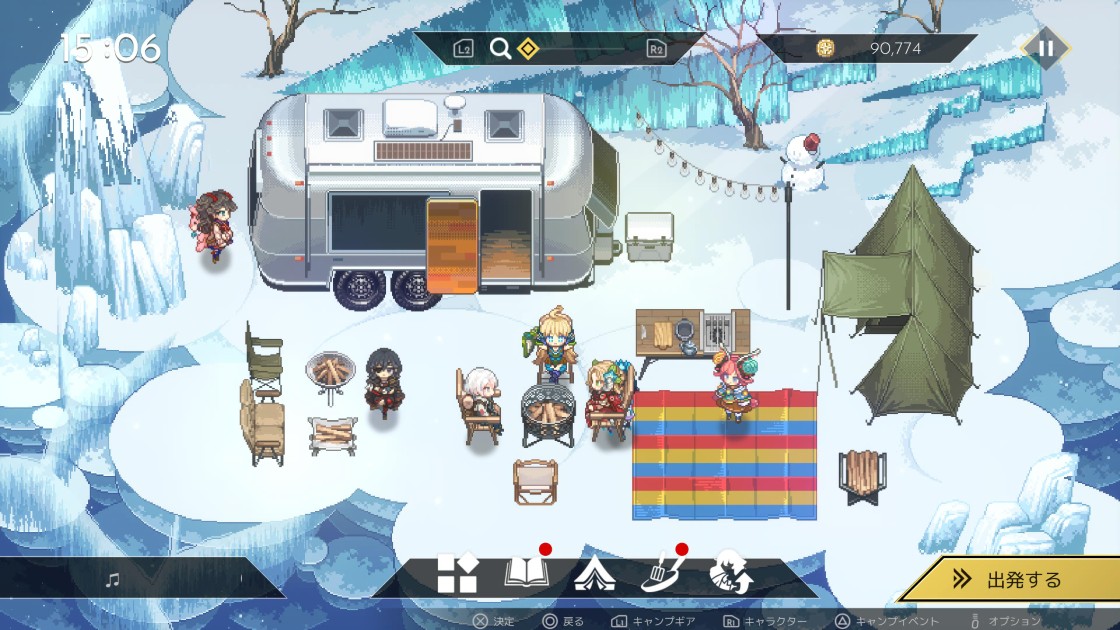Select the character upgrade arrow icon
The image size is (1120, 630).
coord(730,575)
